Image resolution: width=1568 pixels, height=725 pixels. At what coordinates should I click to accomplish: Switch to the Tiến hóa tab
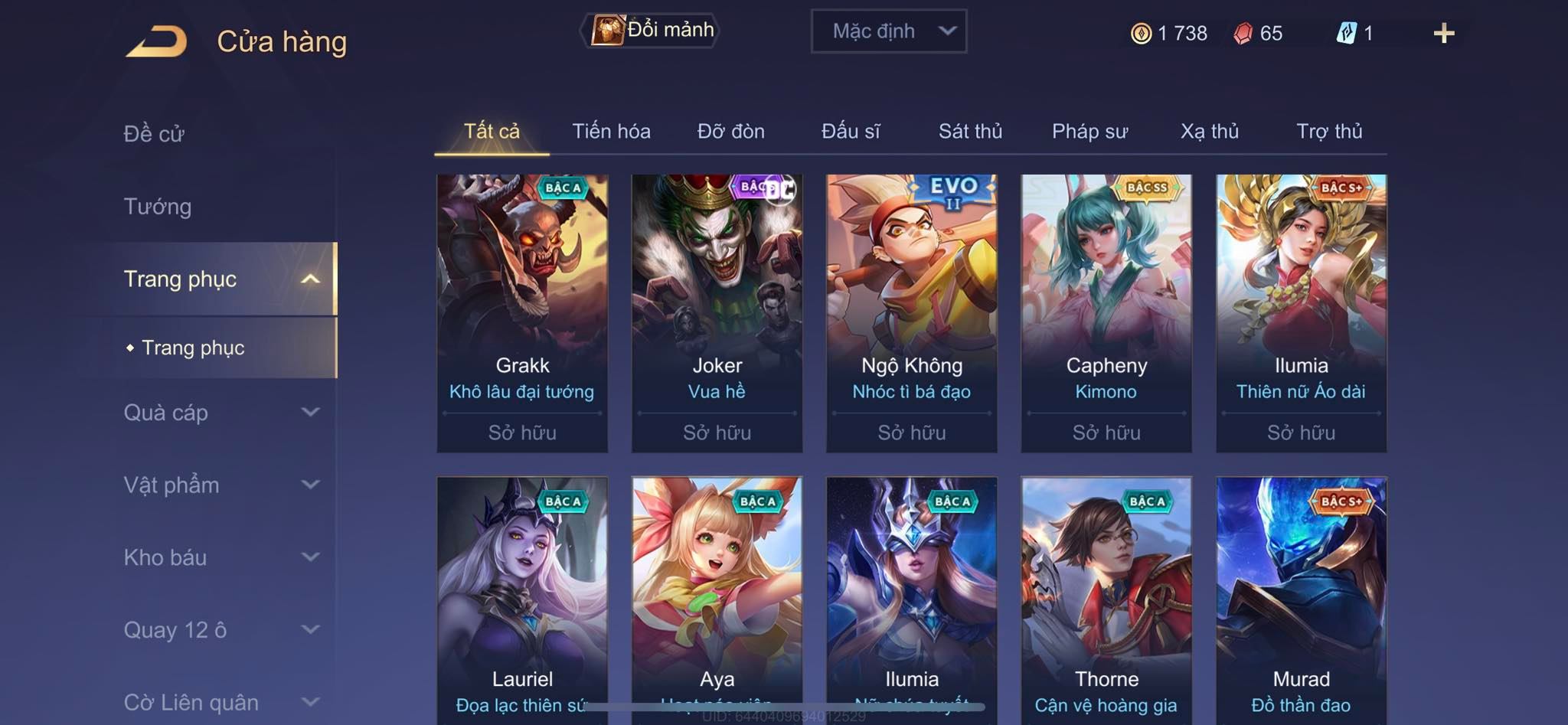(611, 132)
